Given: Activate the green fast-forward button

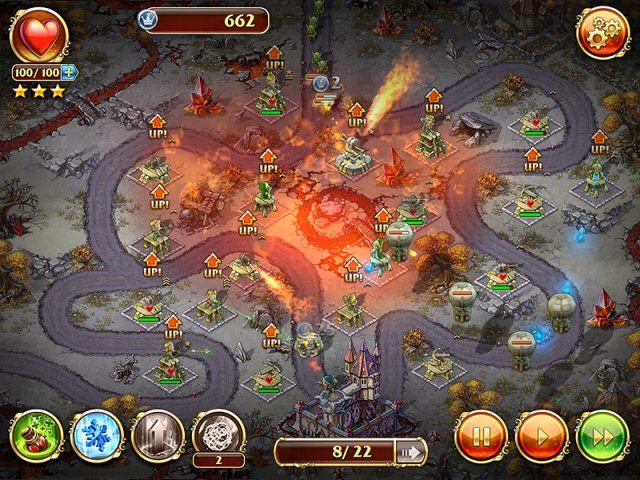Looking at the screenshot, I should 602,435.
